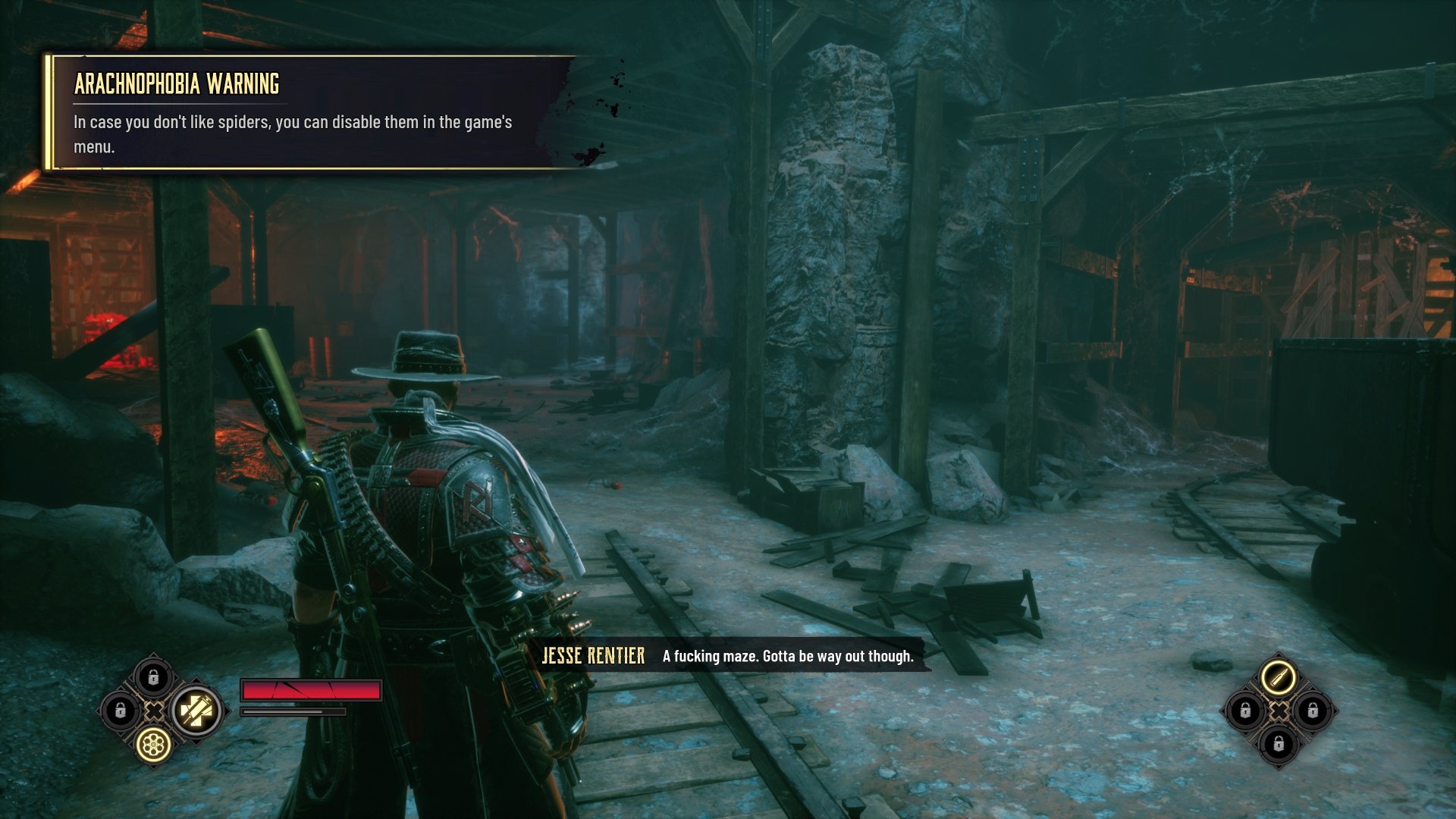Select the revolver cylinder weapon slot
Screen dimensions: 1456x819
153,745
